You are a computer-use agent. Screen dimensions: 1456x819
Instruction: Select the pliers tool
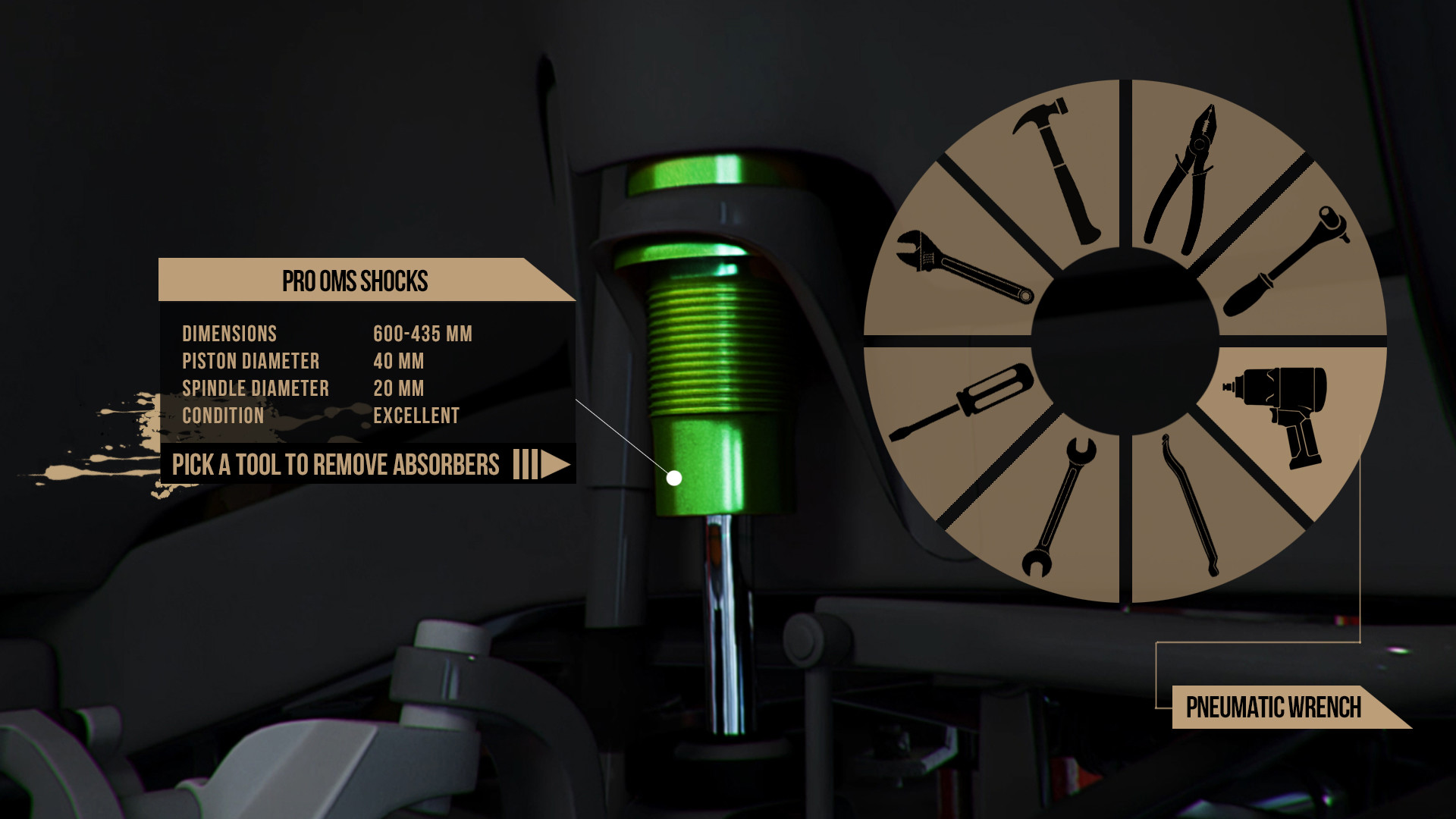tap(1183, 174)
